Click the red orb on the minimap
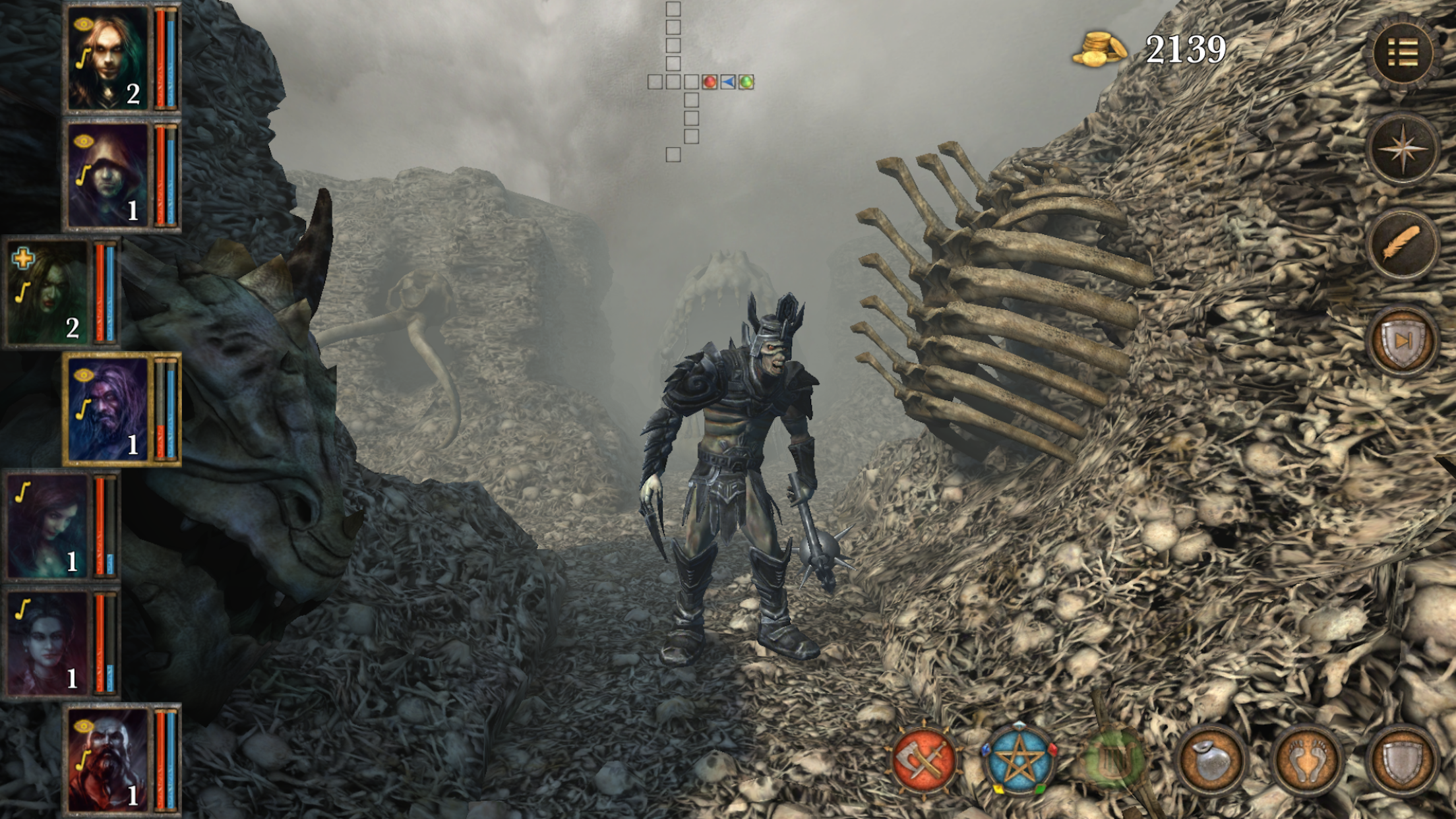1456x819 pixels. [x=710, y=82]
